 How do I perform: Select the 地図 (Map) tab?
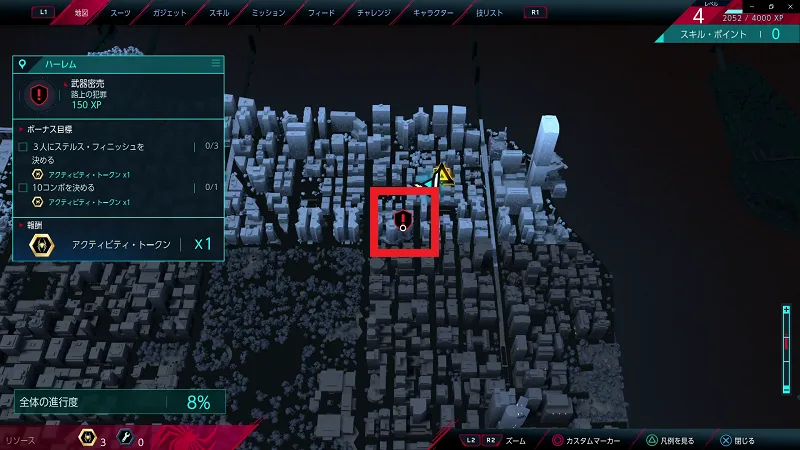(x=82, y=13)
